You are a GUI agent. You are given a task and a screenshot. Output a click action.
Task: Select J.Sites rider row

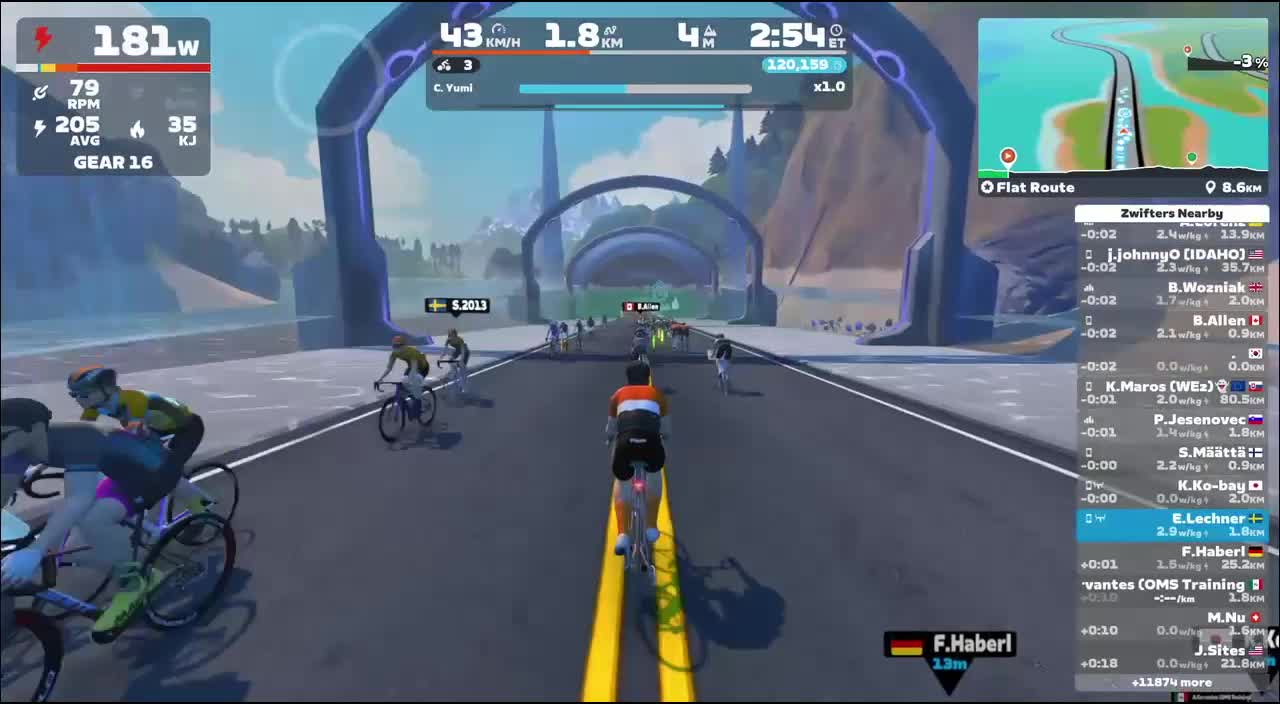coord(1172,656)
